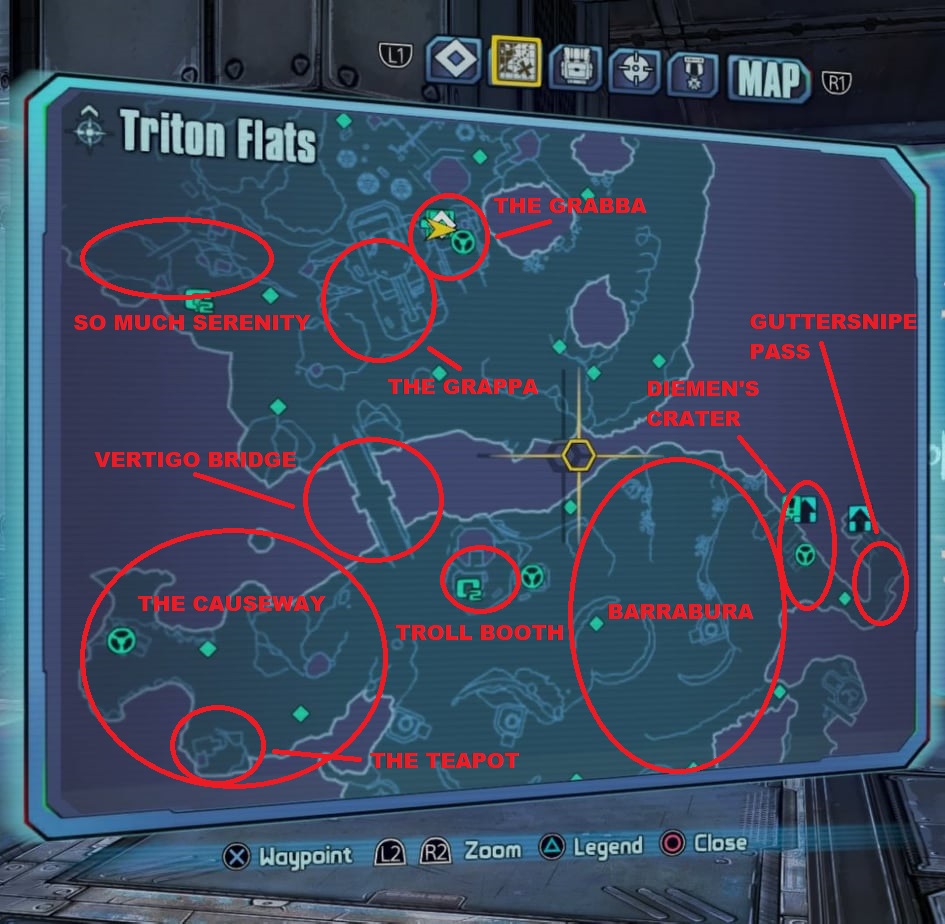Choose the Catch-A-Ride marker beside Troll Booth

click(x=532, y=575)
